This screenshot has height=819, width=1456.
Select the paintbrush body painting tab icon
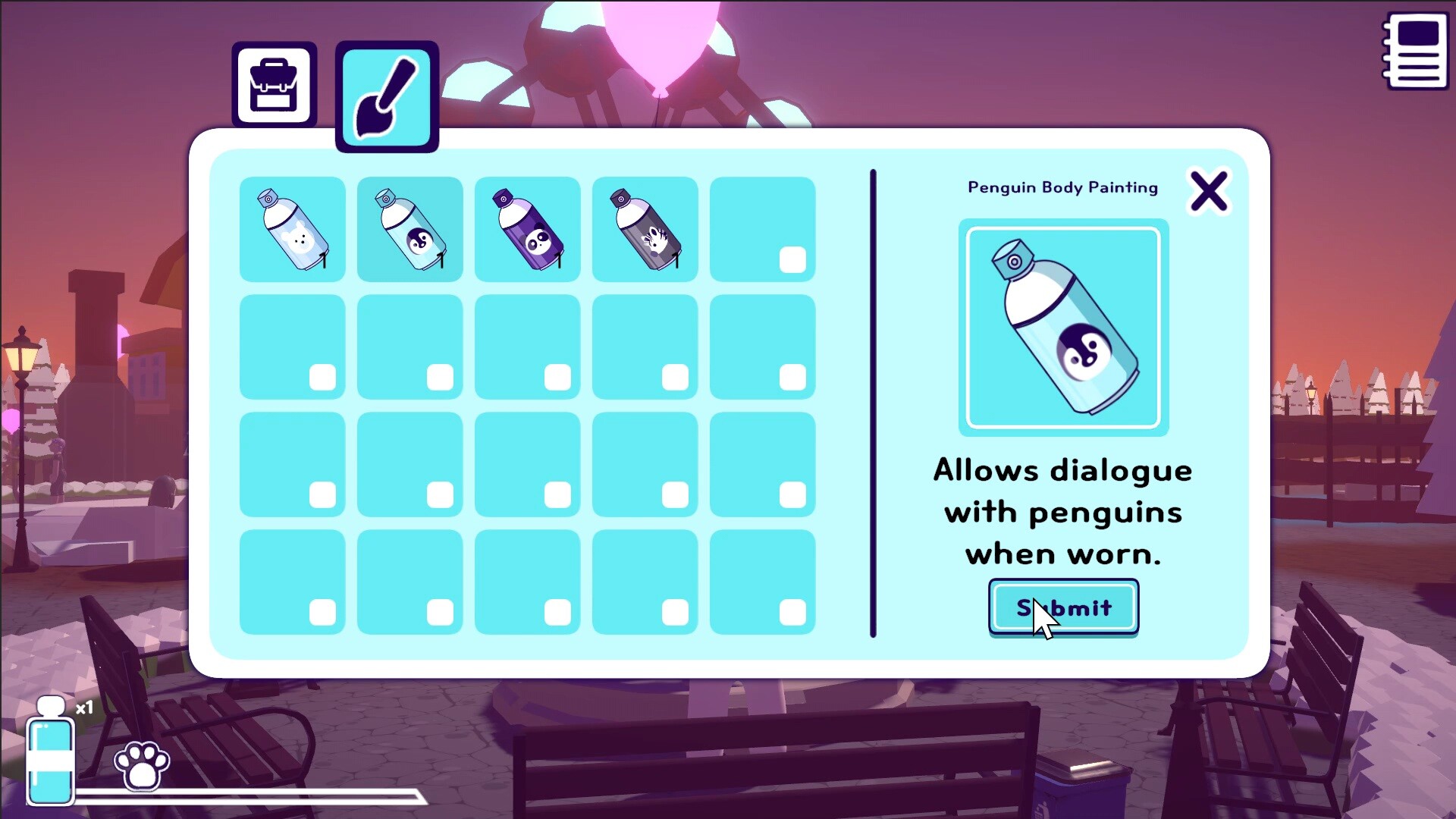tap(386, 96)
